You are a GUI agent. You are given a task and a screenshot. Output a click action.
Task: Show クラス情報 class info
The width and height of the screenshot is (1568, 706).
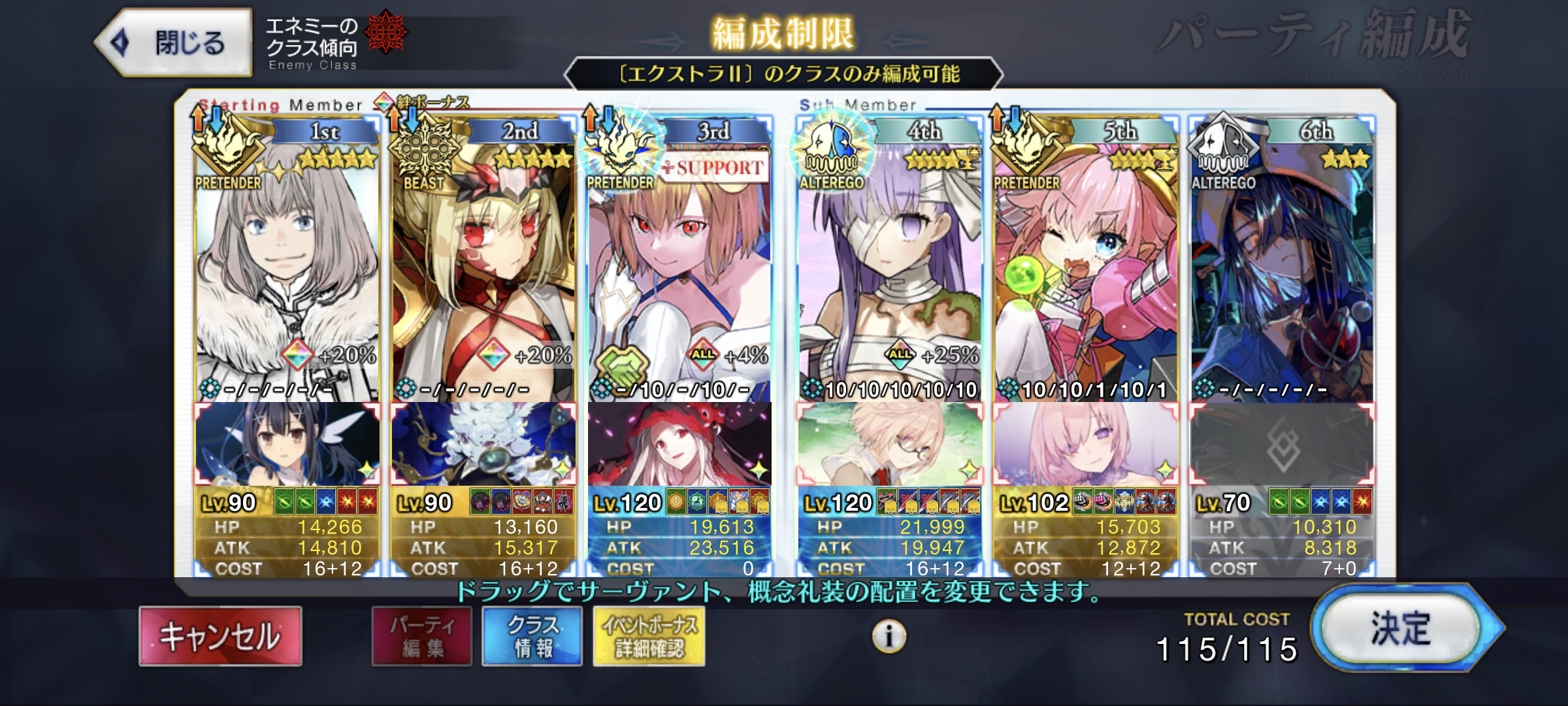(x=532, y=636)
